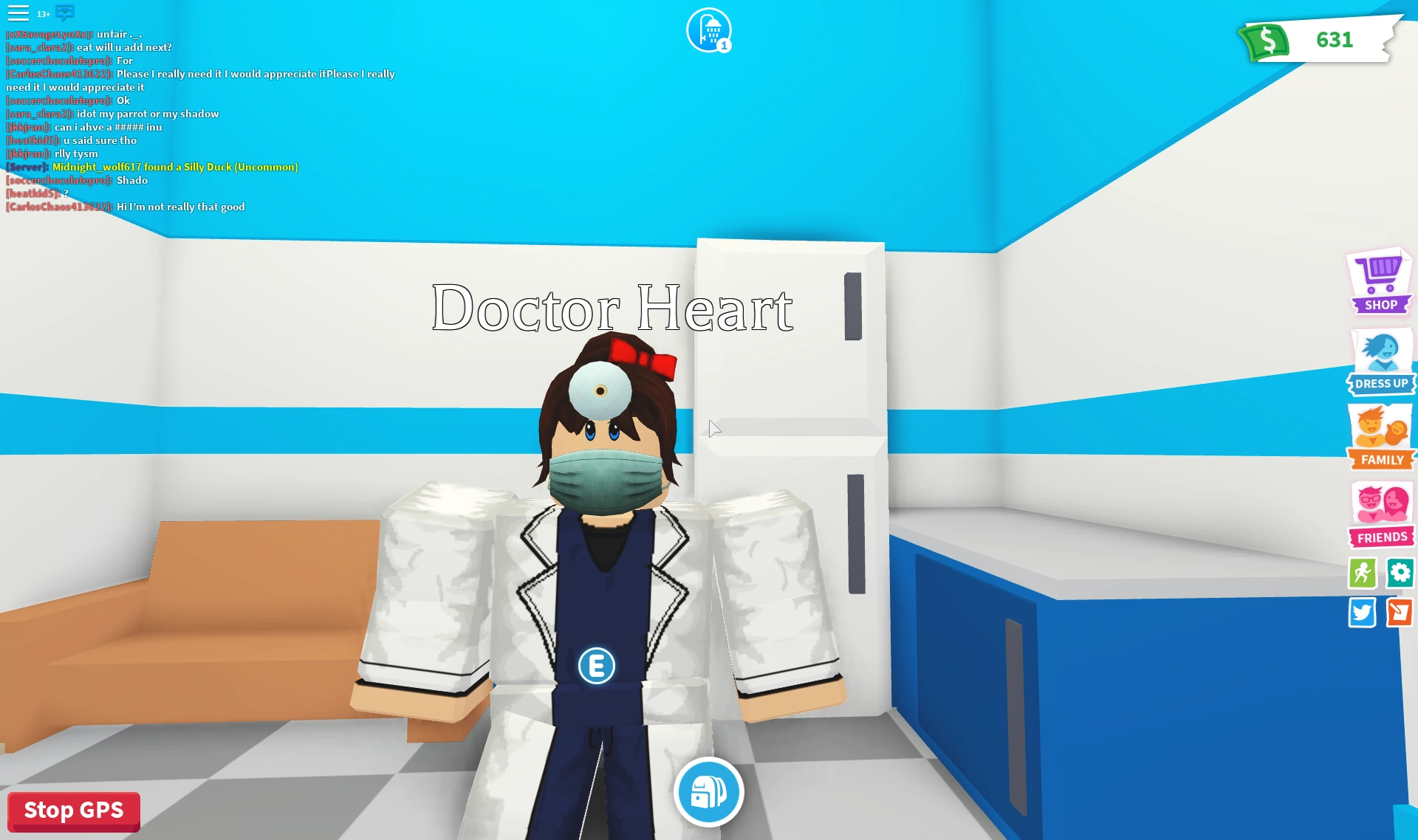Open the Twitter bird social icon

click(1363, 613)
